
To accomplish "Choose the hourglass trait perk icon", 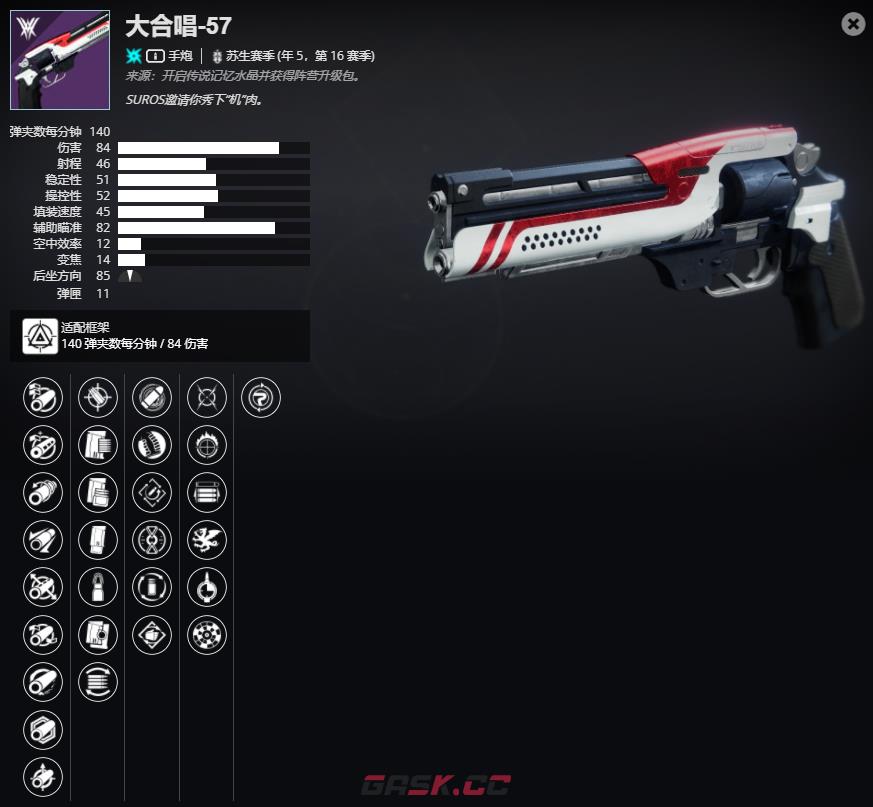I will point(152,540).
